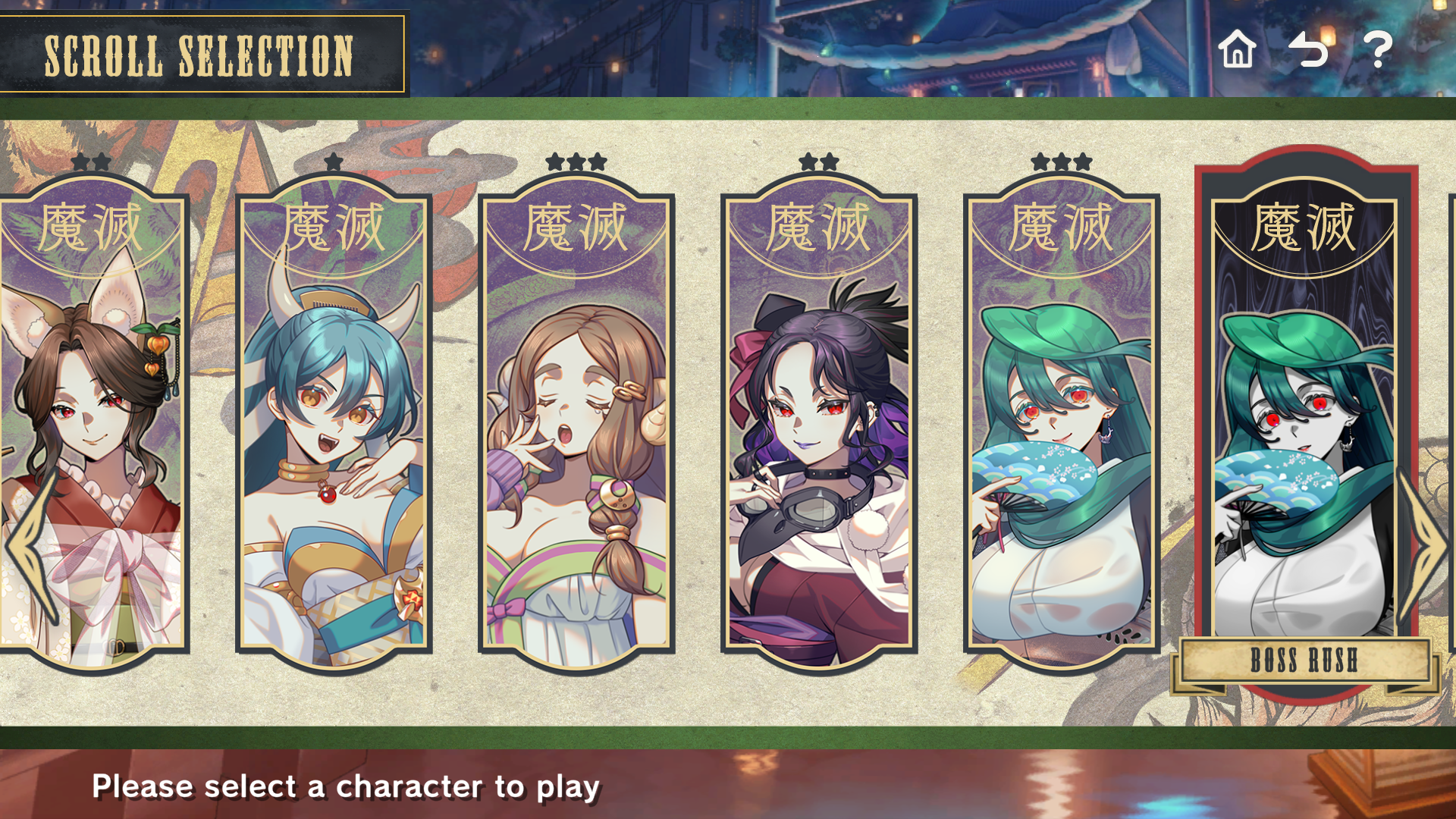
Task: Show more scrolls with right arrow
Action: [1426, 546]
